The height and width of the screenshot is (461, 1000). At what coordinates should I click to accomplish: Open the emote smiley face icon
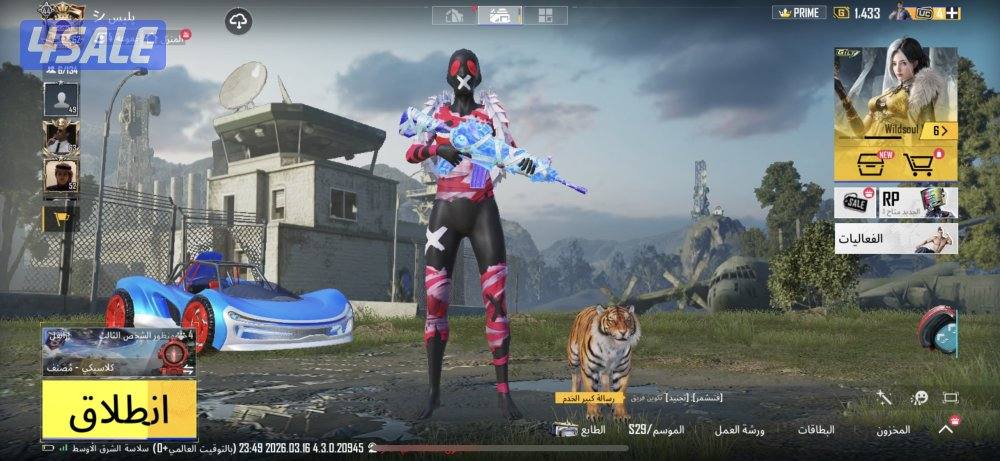[920, 398]
